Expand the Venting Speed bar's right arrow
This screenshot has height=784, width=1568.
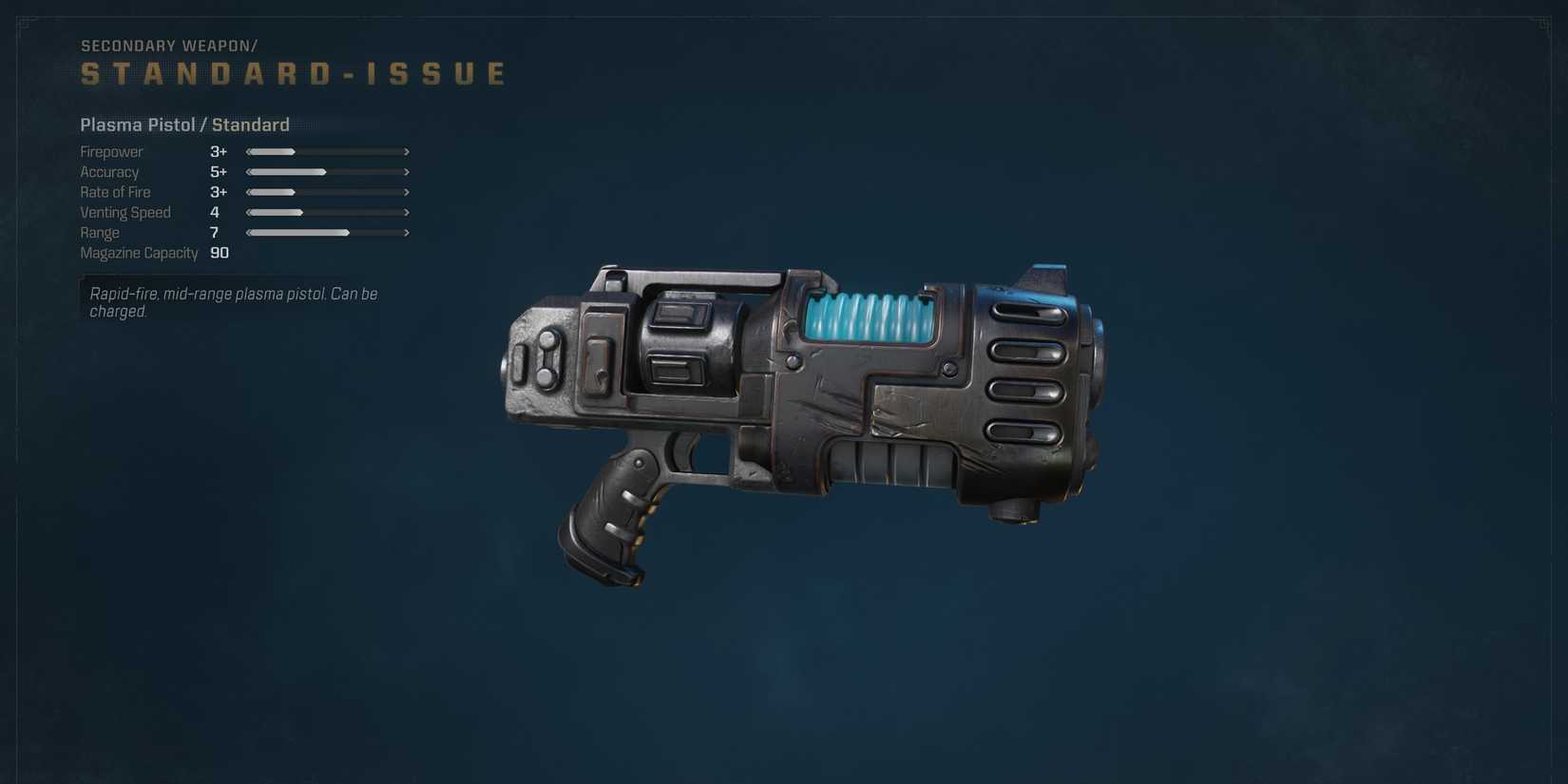(407, 212)
